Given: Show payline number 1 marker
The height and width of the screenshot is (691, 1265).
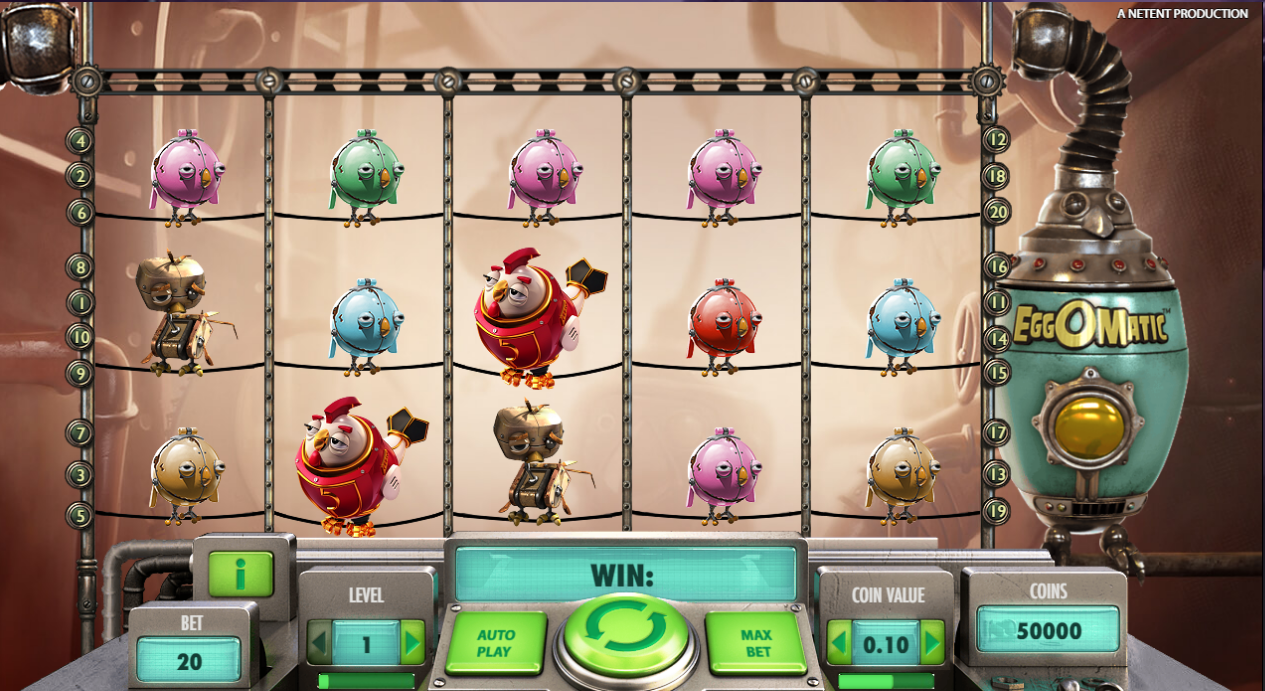Looking at the screenshot, I should tap(80, 302).
